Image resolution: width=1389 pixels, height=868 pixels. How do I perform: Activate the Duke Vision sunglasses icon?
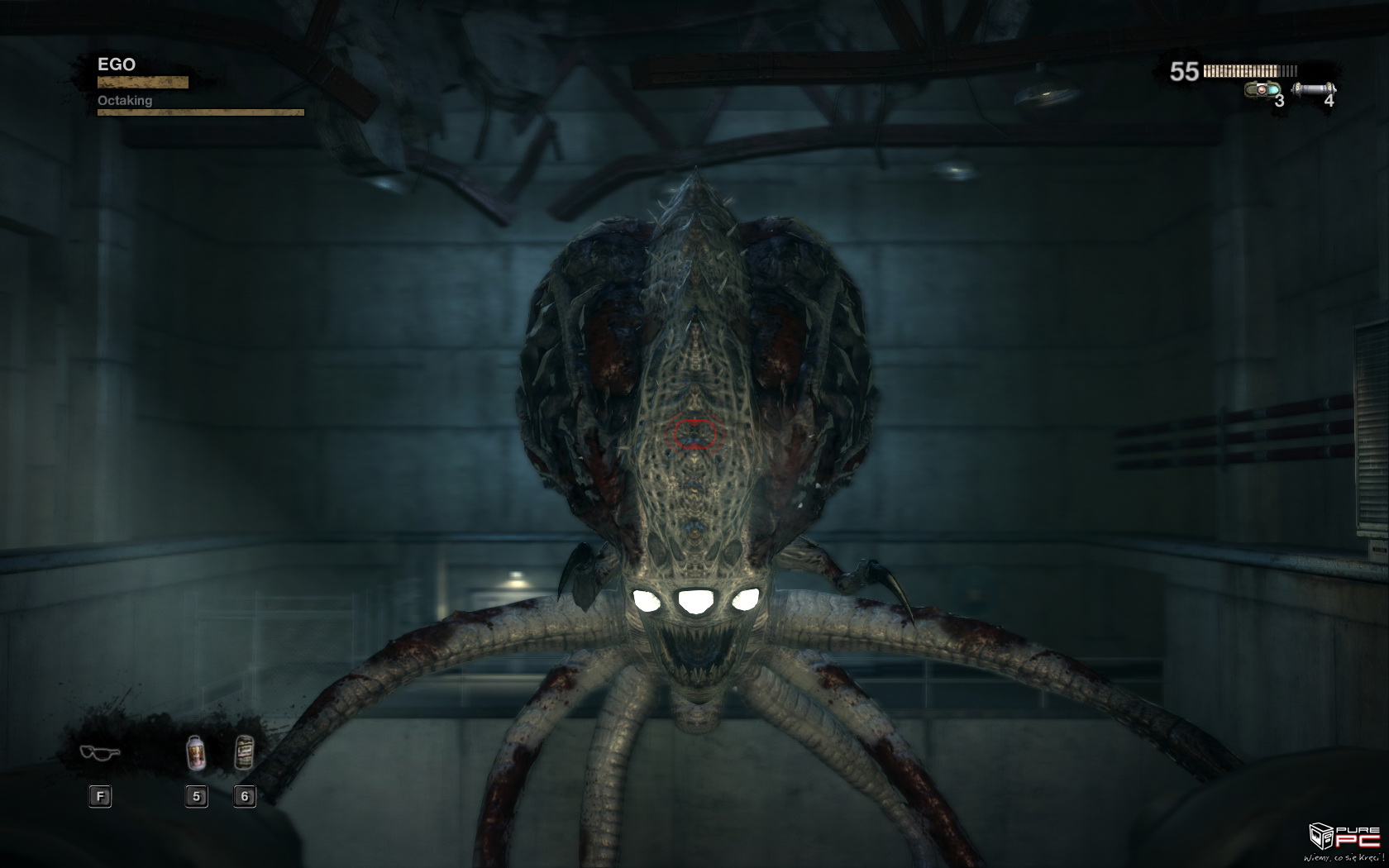click(x=100, y=752)
